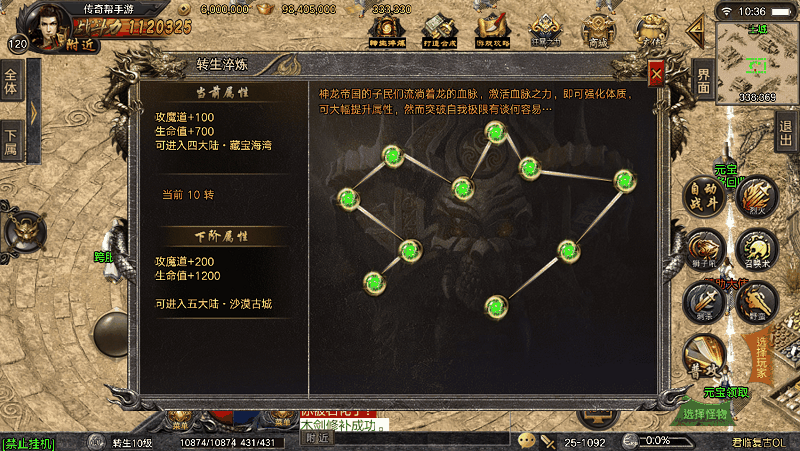
Task: Open the 狂暴之力 icon
Action: [x=545, y=30]
